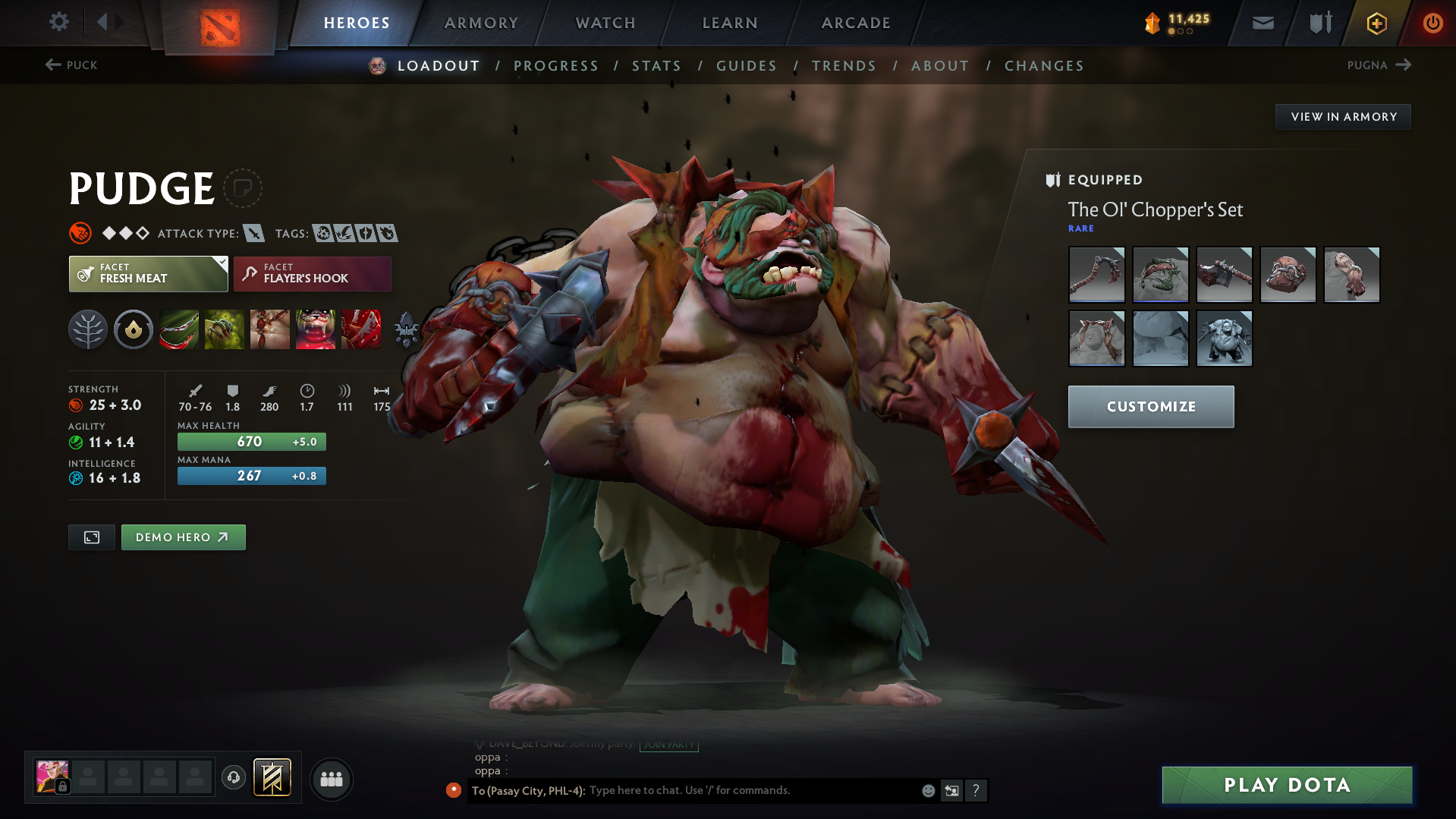
Task: Open the settings gear icon
Action: (58, 22)
